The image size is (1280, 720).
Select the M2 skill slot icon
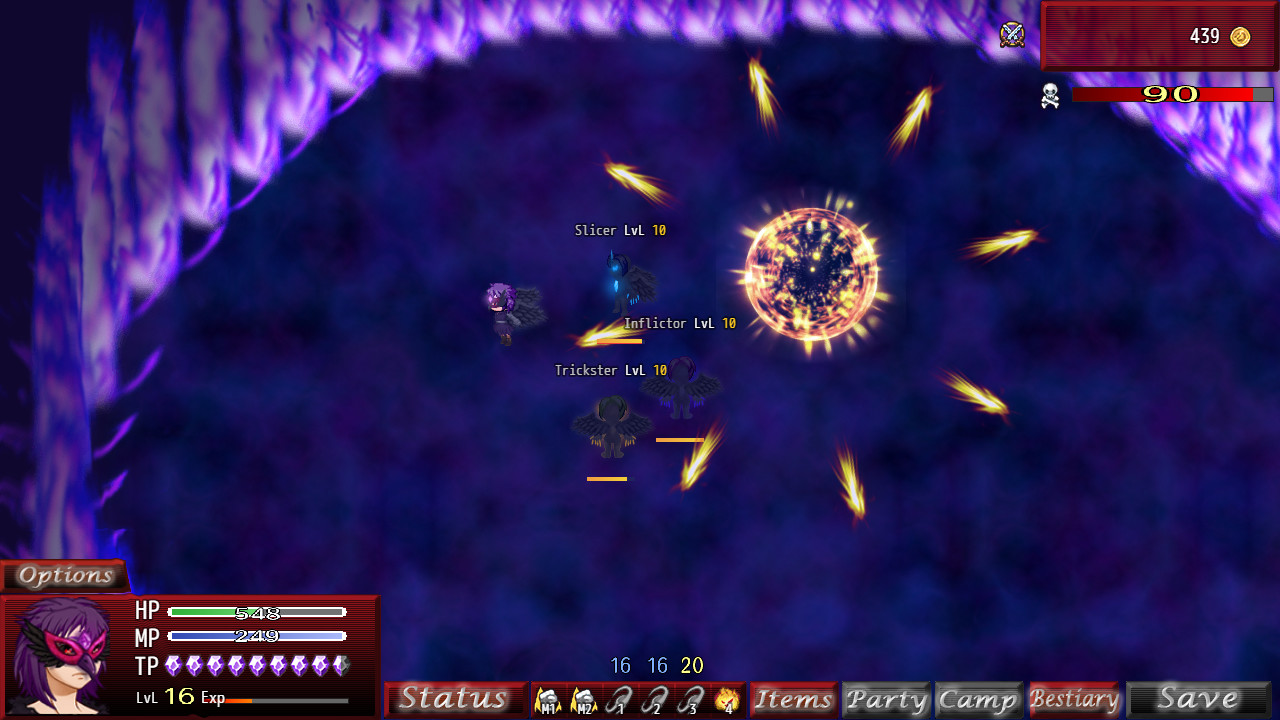582,700
